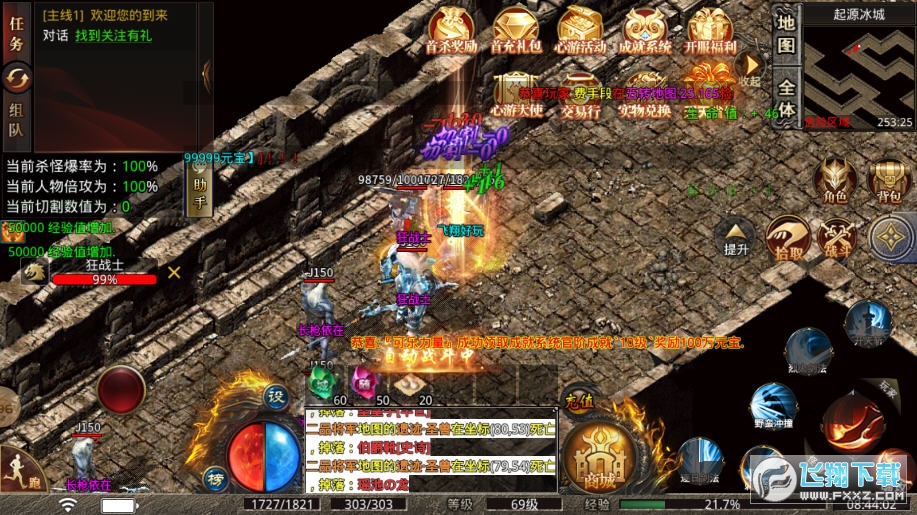917x515 pixels.
Task: Collapse the top icon row with 收起 arrow
Action: pyautogui.click(x=749, y=68)
